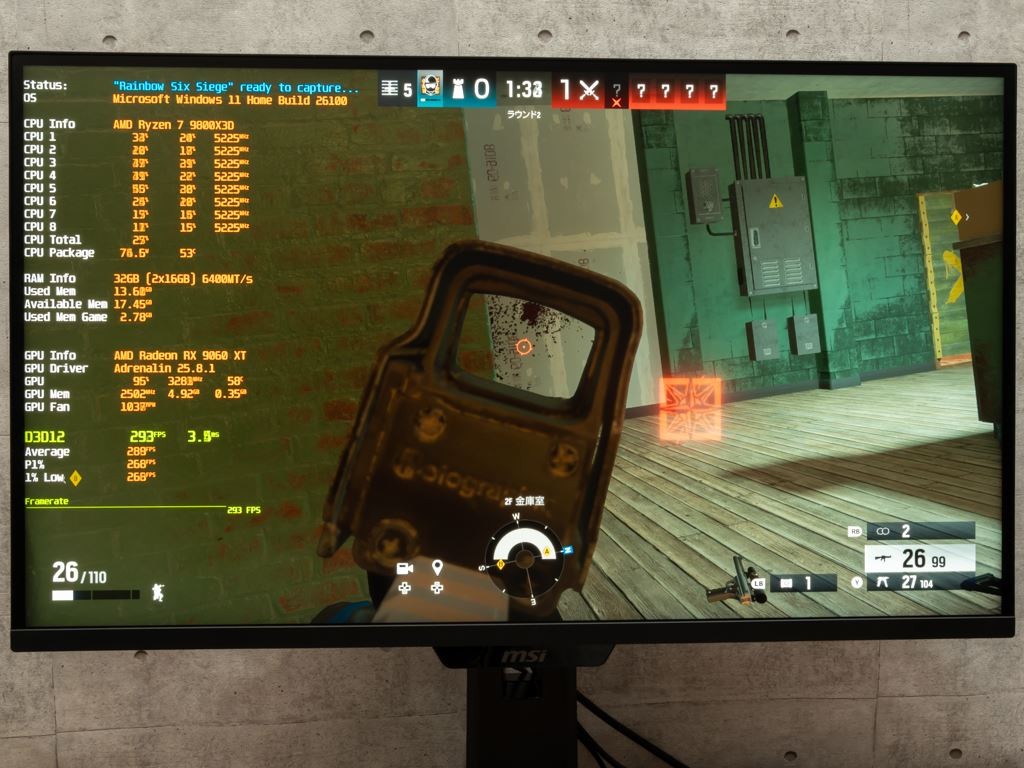
Task: Choose the gadget slot showing count 1
Action: (802, 582)
